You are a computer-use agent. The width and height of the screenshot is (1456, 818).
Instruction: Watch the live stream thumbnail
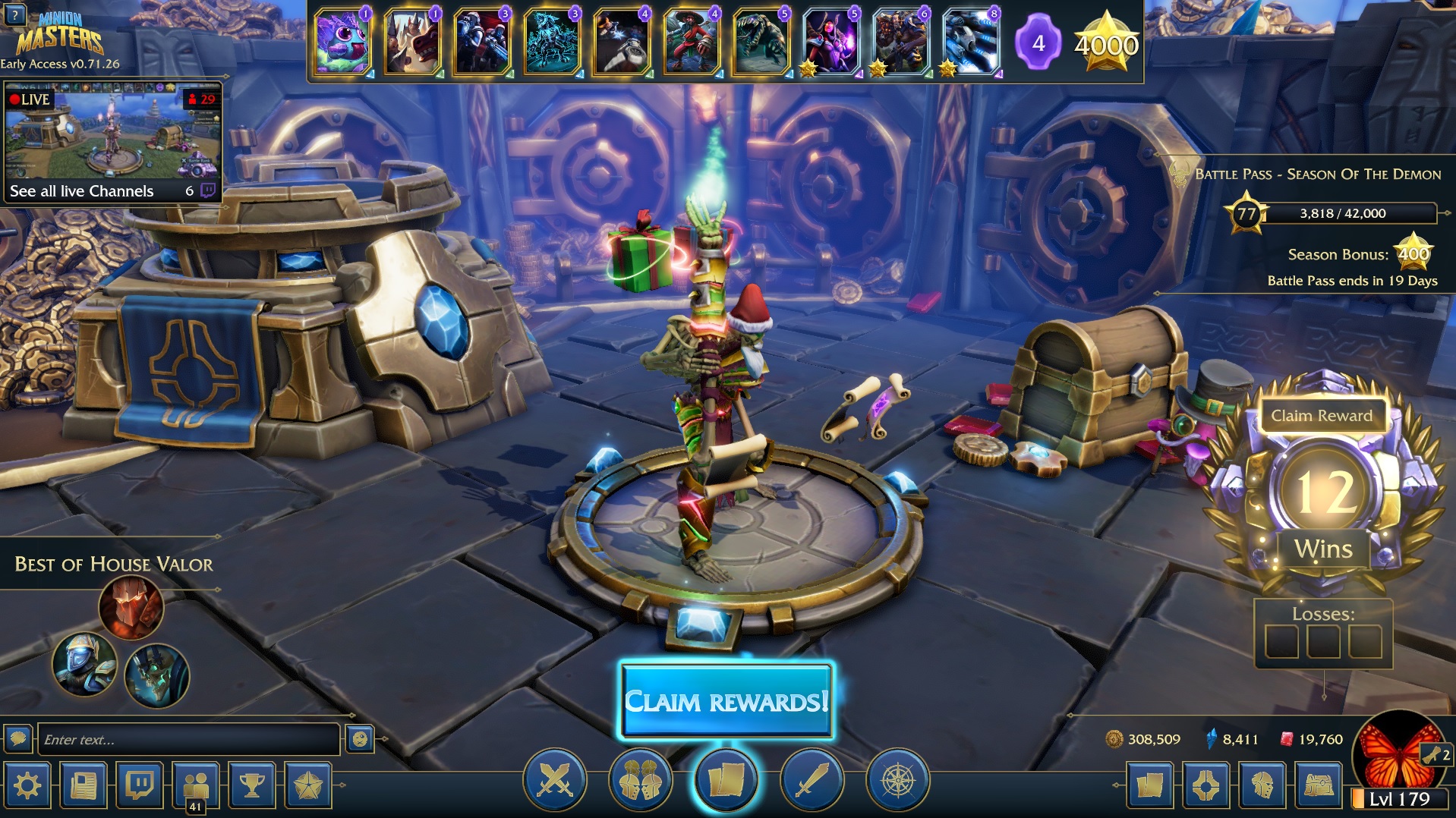[112, 133]
